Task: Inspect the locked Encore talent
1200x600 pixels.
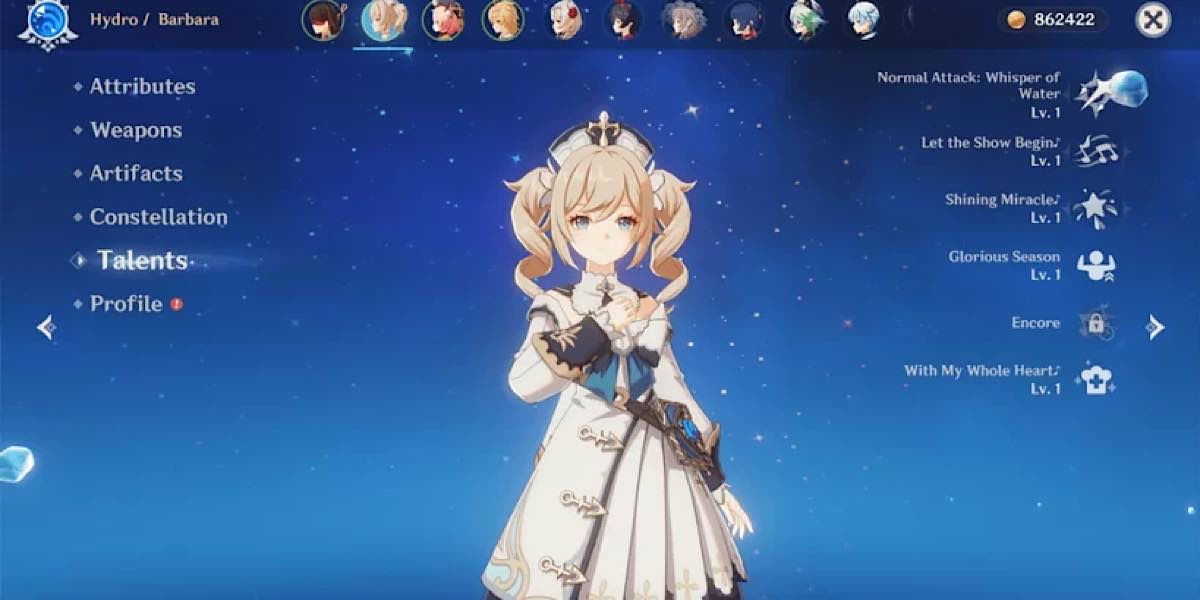Action: [1095, 323]
